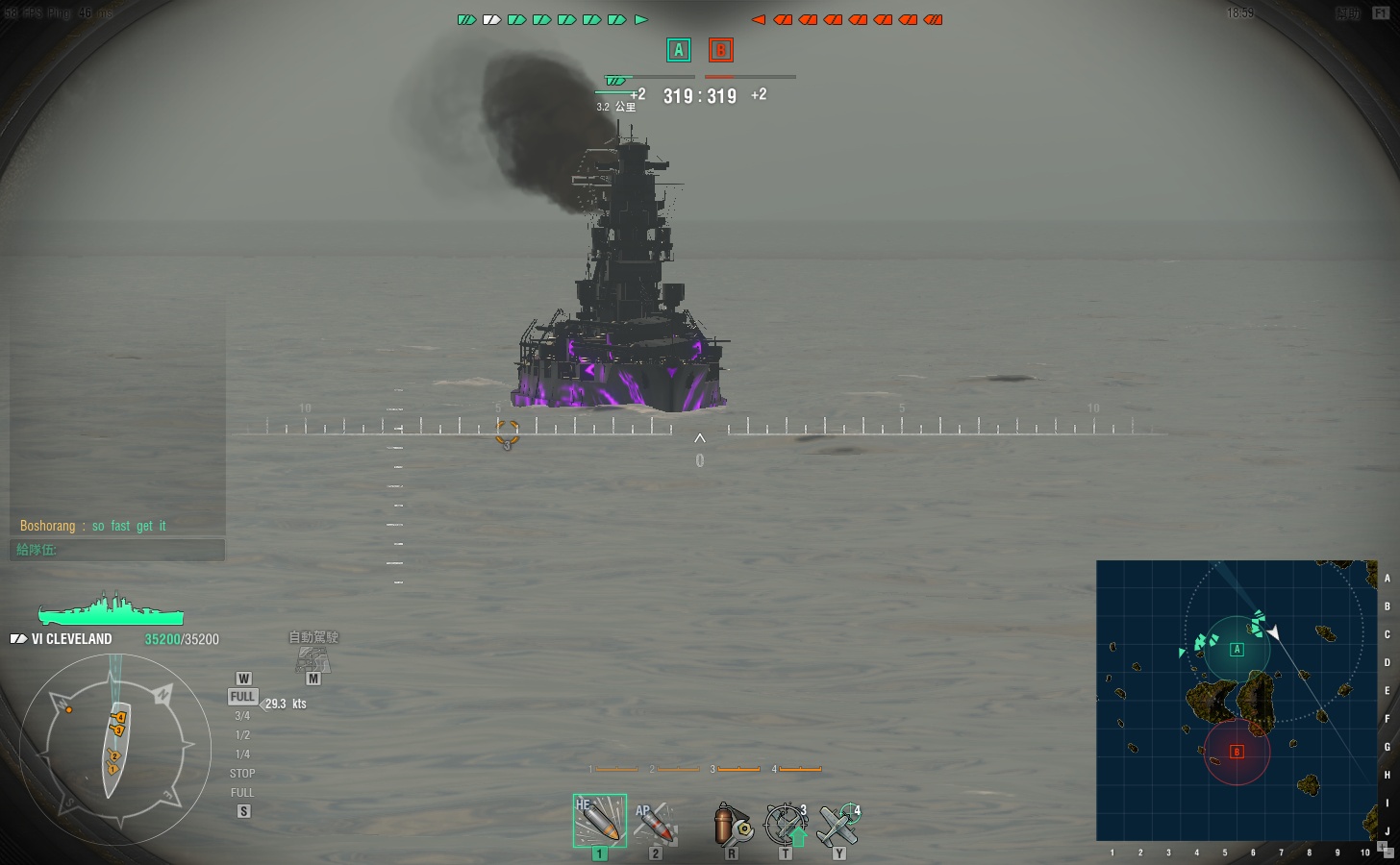This screenshot has height=865, width=1400.
Task: Click the minimap plus button to enlarge
Action: [x=1382, y=846]
